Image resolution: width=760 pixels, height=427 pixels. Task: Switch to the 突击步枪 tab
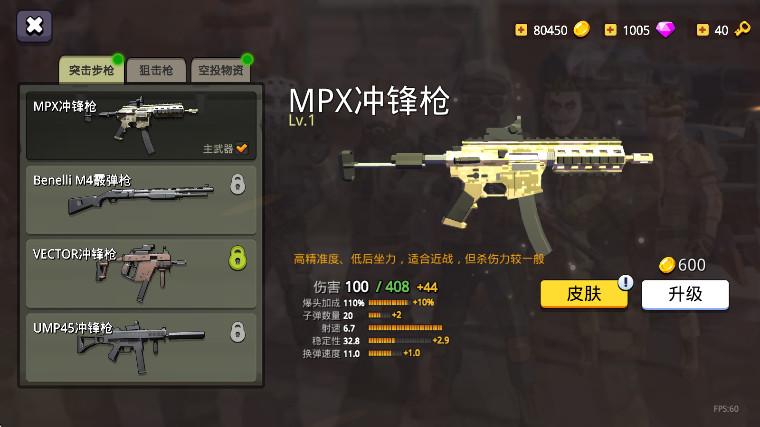pos(90,70)
